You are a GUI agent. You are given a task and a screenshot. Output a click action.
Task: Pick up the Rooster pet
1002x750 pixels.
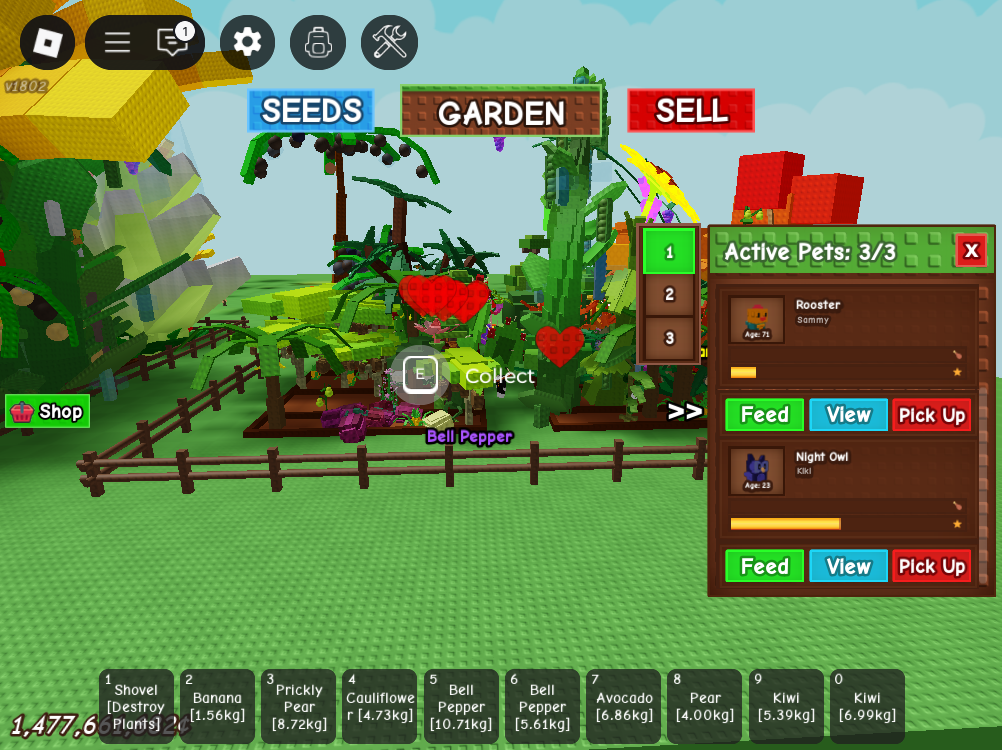[931, 415]
